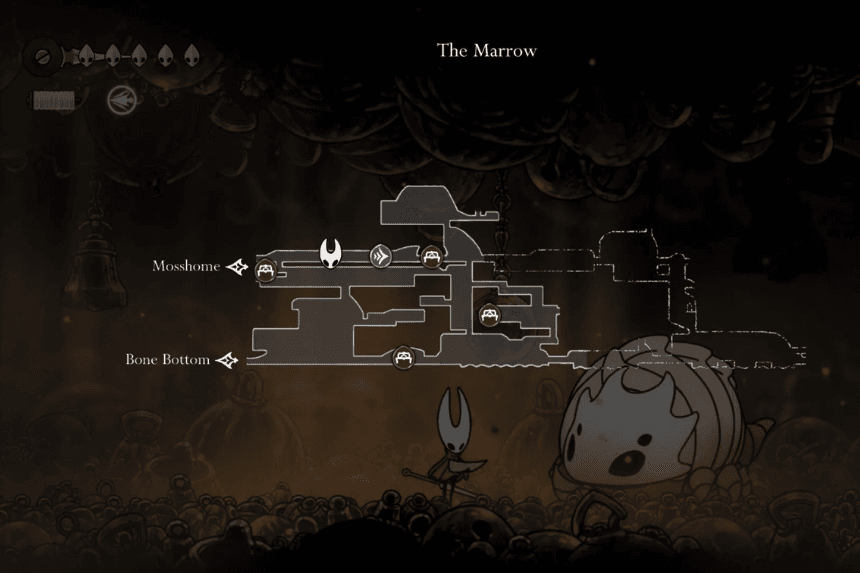Click the Bone Bottom exit arrow

[x=228, y=360]
